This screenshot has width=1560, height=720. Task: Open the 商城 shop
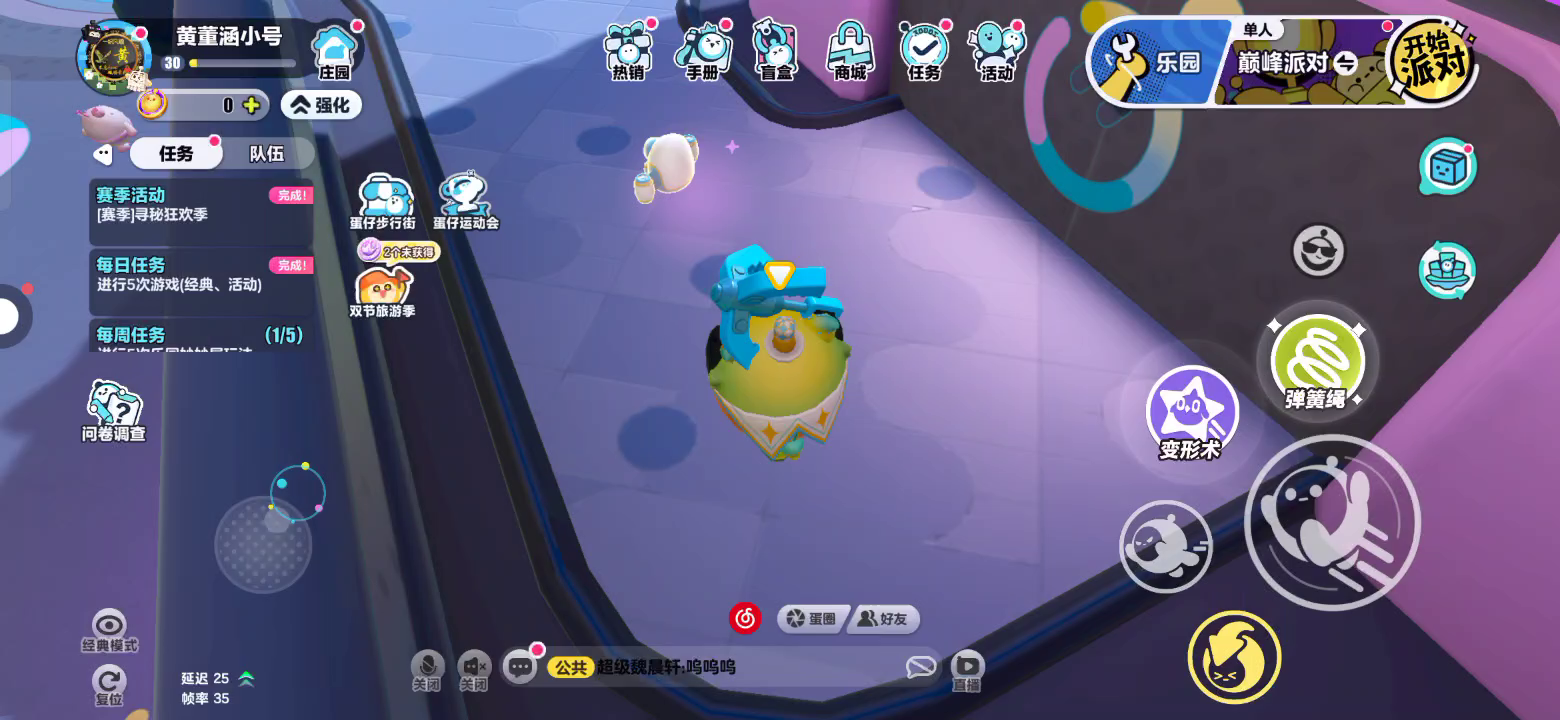coord(850,50)
